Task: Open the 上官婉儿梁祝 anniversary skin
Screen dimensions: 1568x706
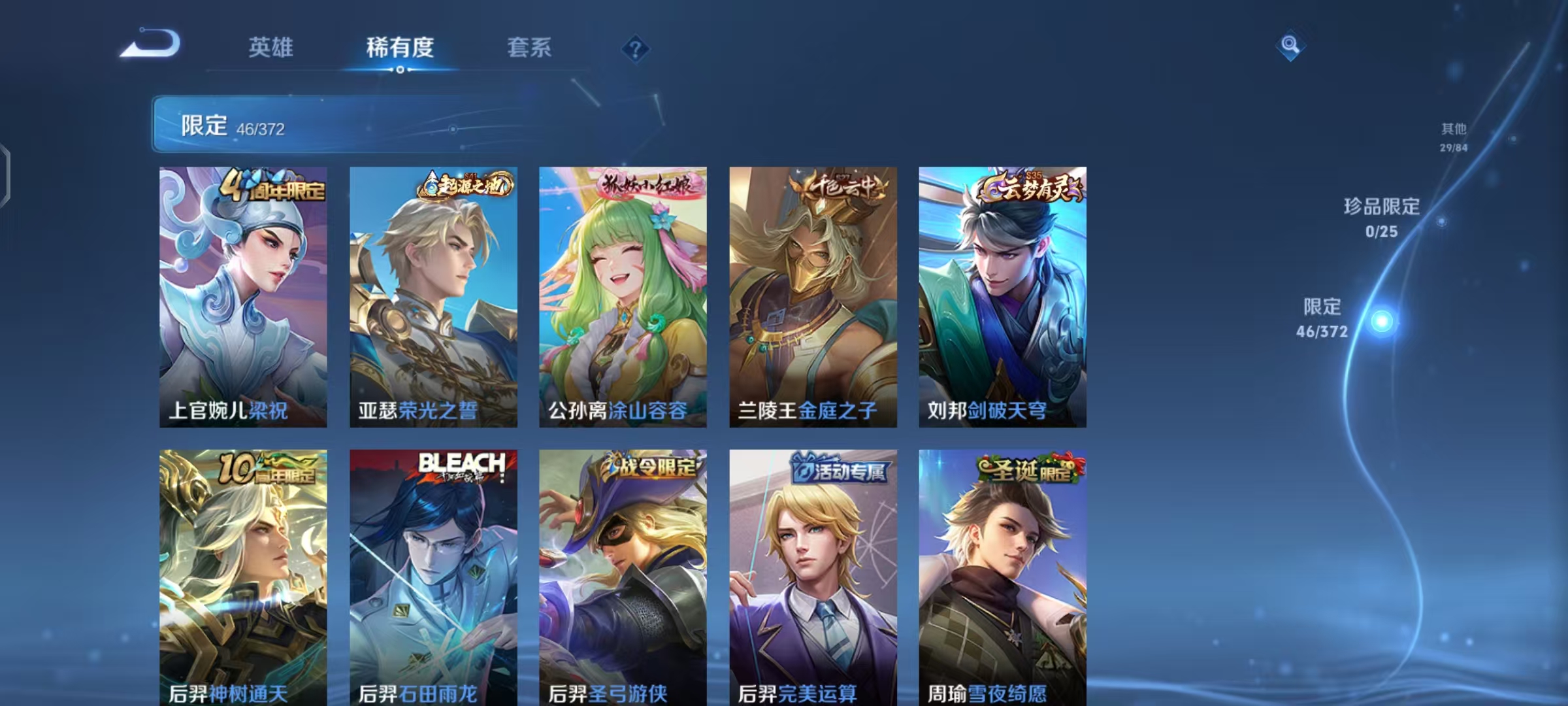Action: [243, 294]
